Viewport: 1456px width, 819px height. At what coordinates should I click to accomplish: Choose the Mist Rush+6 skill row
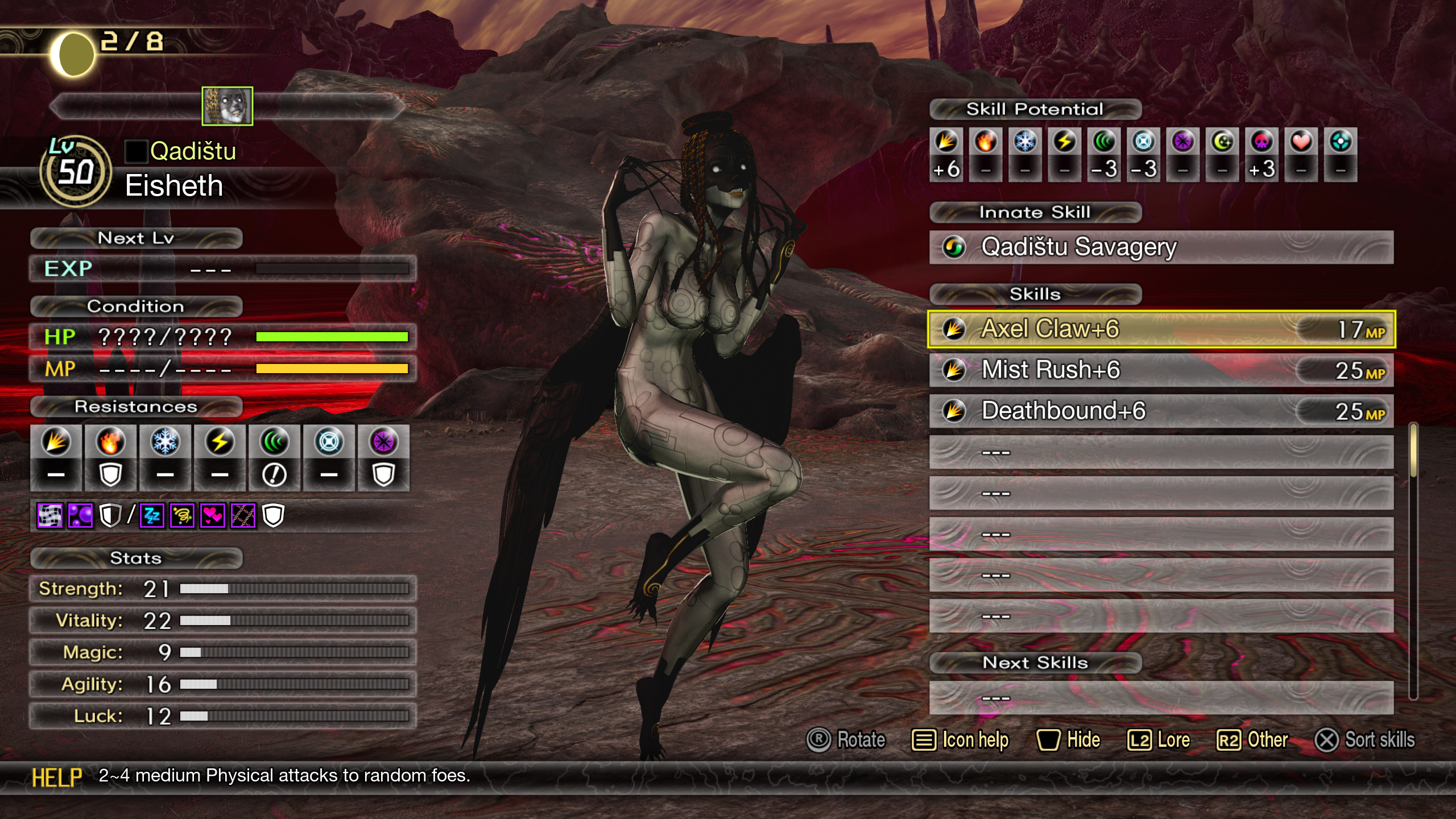point(1160,370)
